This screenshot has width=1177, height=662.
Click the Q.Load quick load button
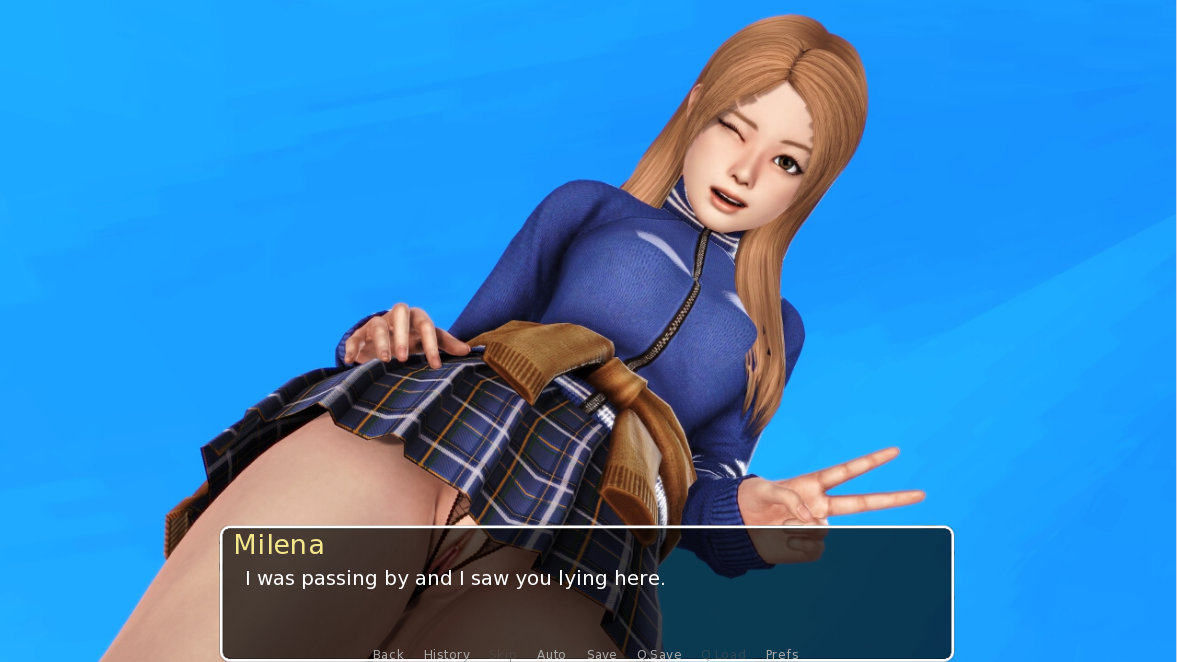point(723,654)
